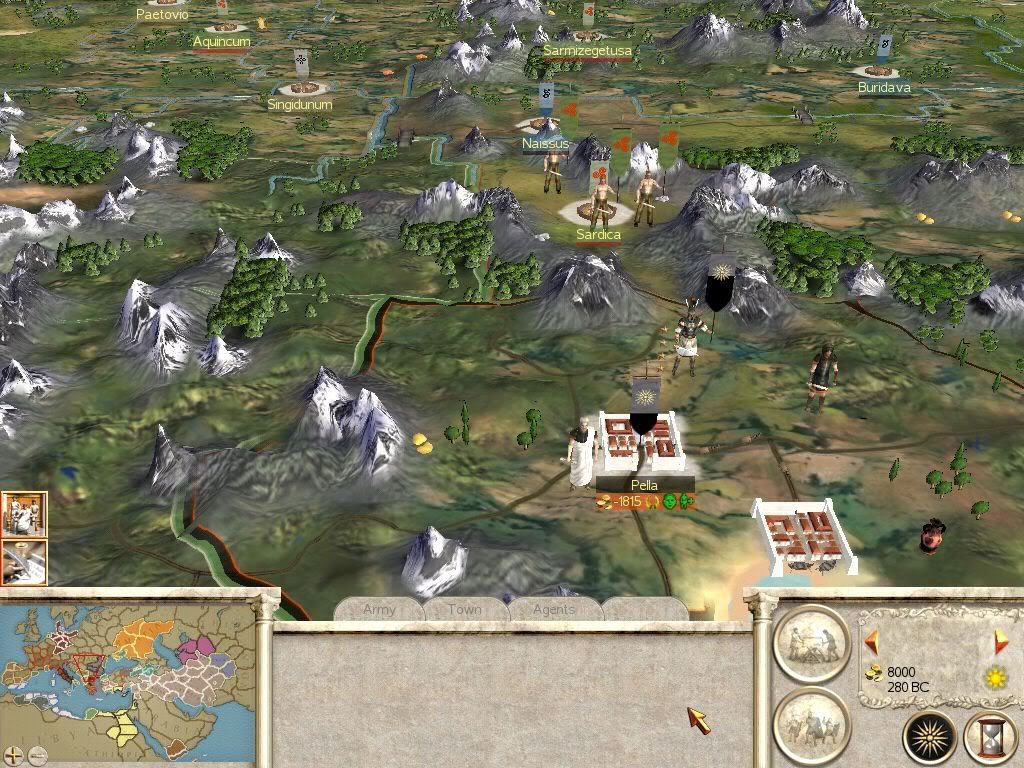1024x768 pixels.
Task: Open faction overview via Macedonian sun emblem
Action: (929, 738)
